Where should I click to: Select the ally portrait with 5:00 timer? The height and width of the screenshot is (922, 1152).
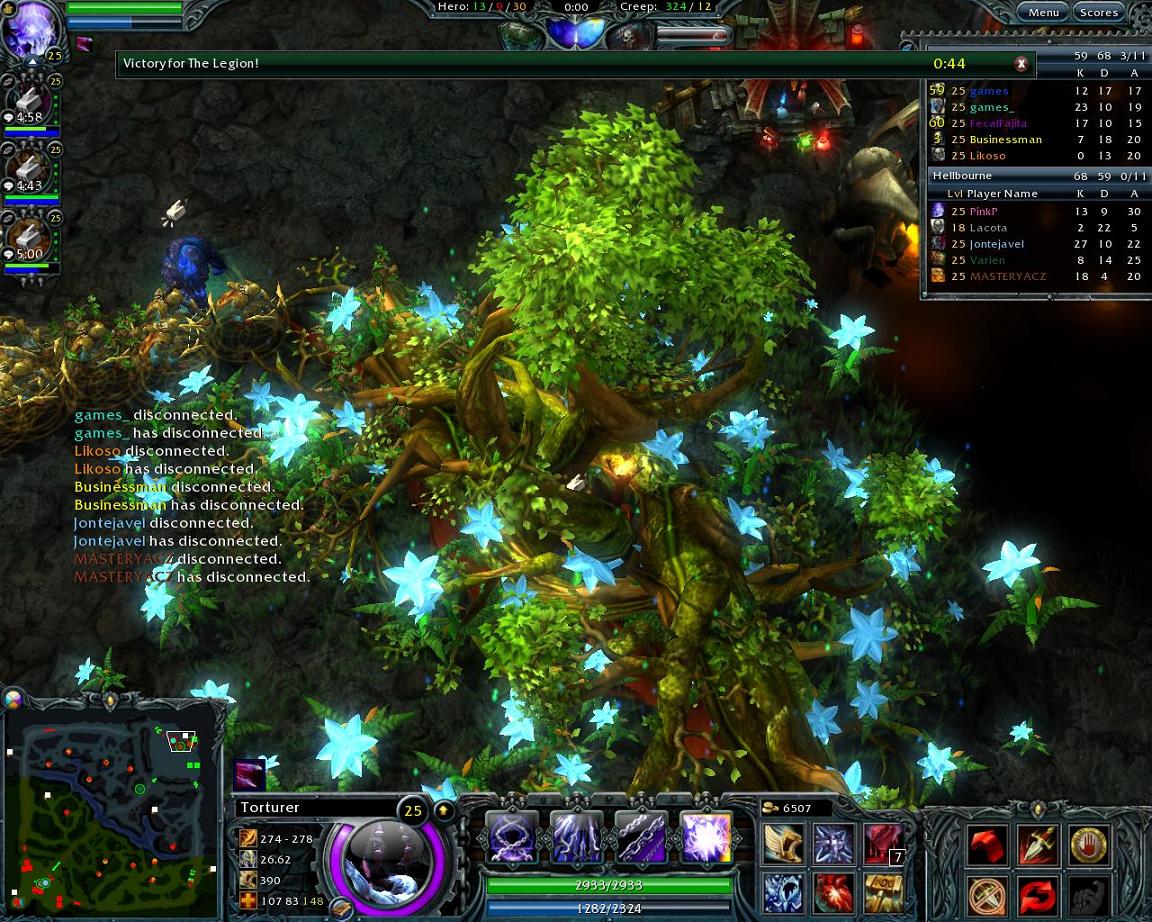click(30, 241)
